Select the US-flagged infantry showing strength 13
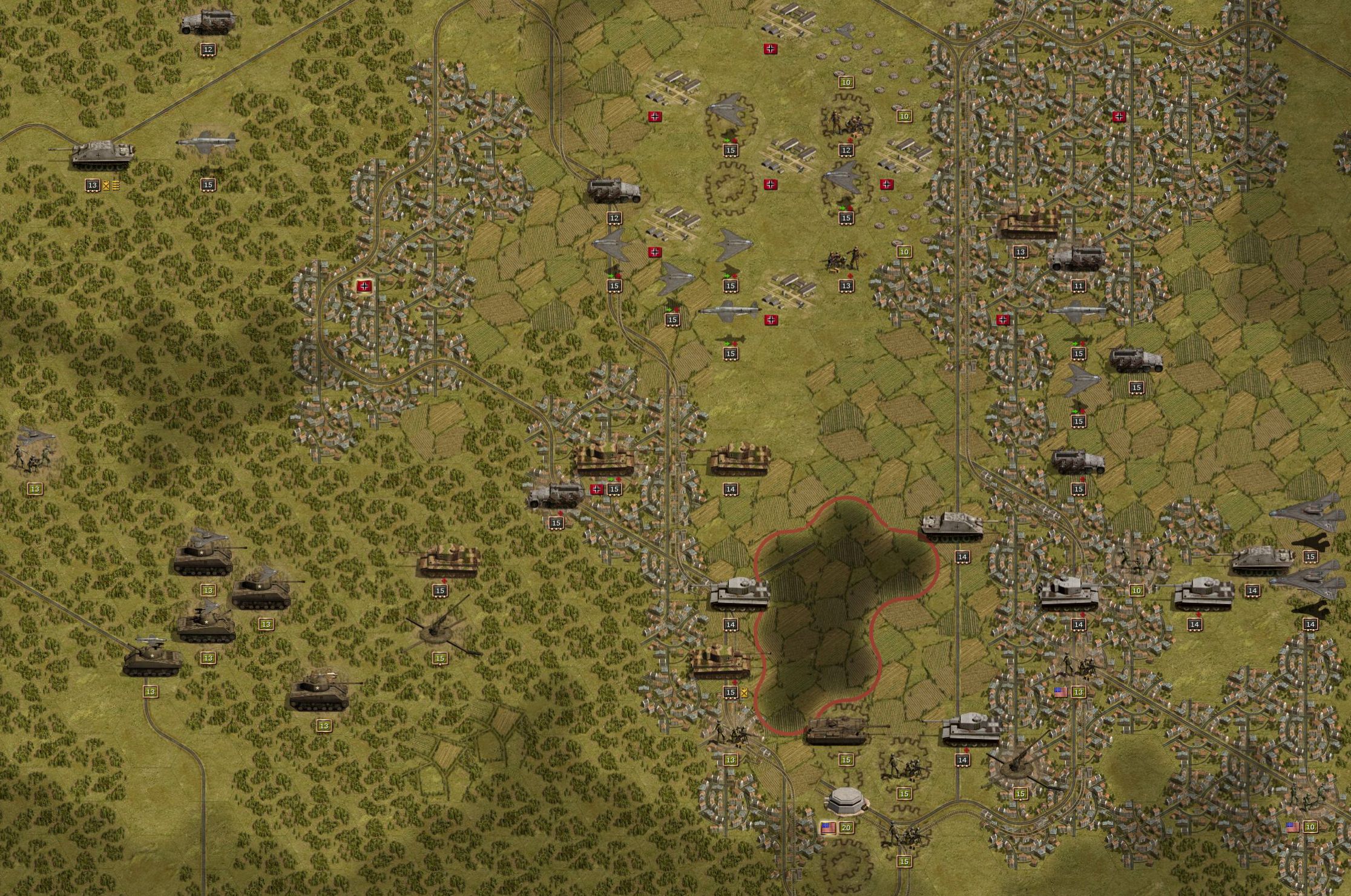The height and width of the screenshot is (896, 1351). 1075,665
